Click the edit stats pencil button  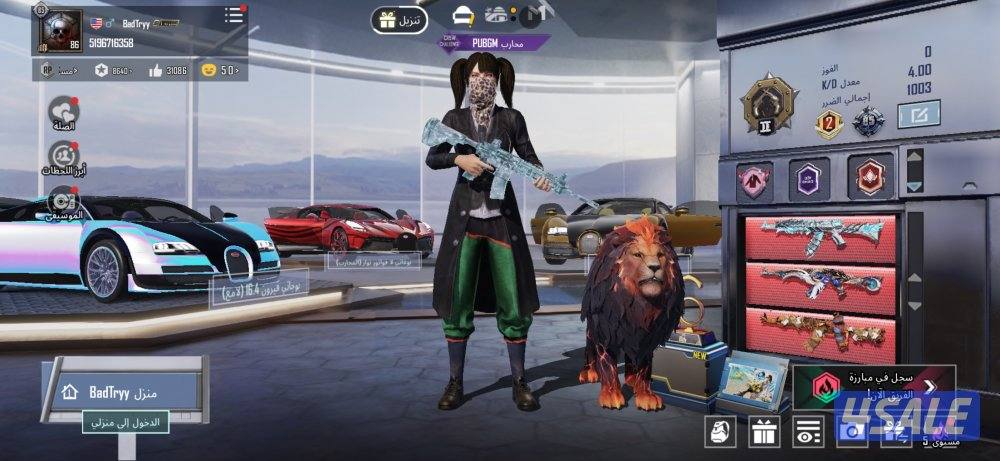point(917,116)
